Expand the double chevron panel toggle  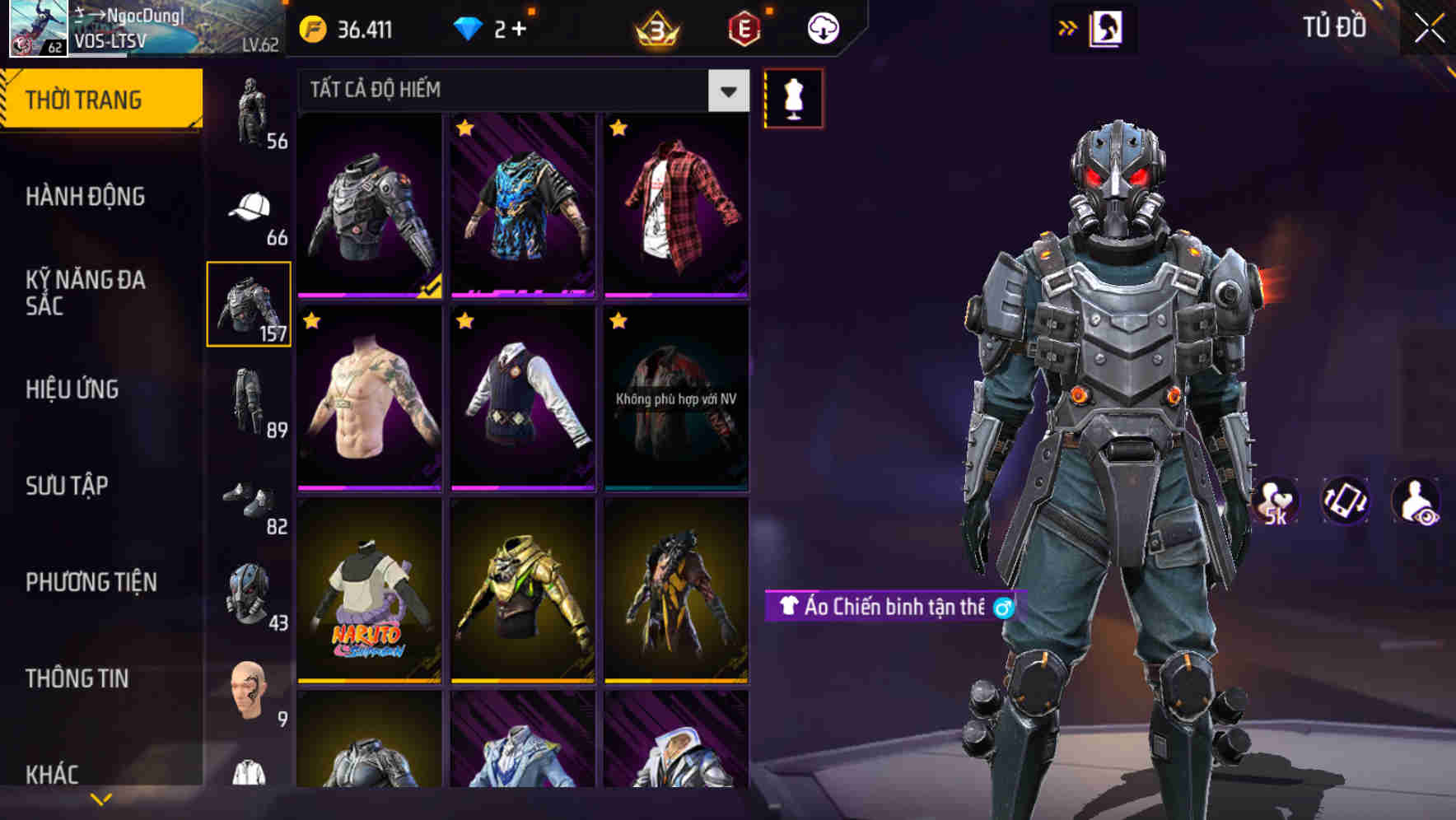pos(1068,26)
